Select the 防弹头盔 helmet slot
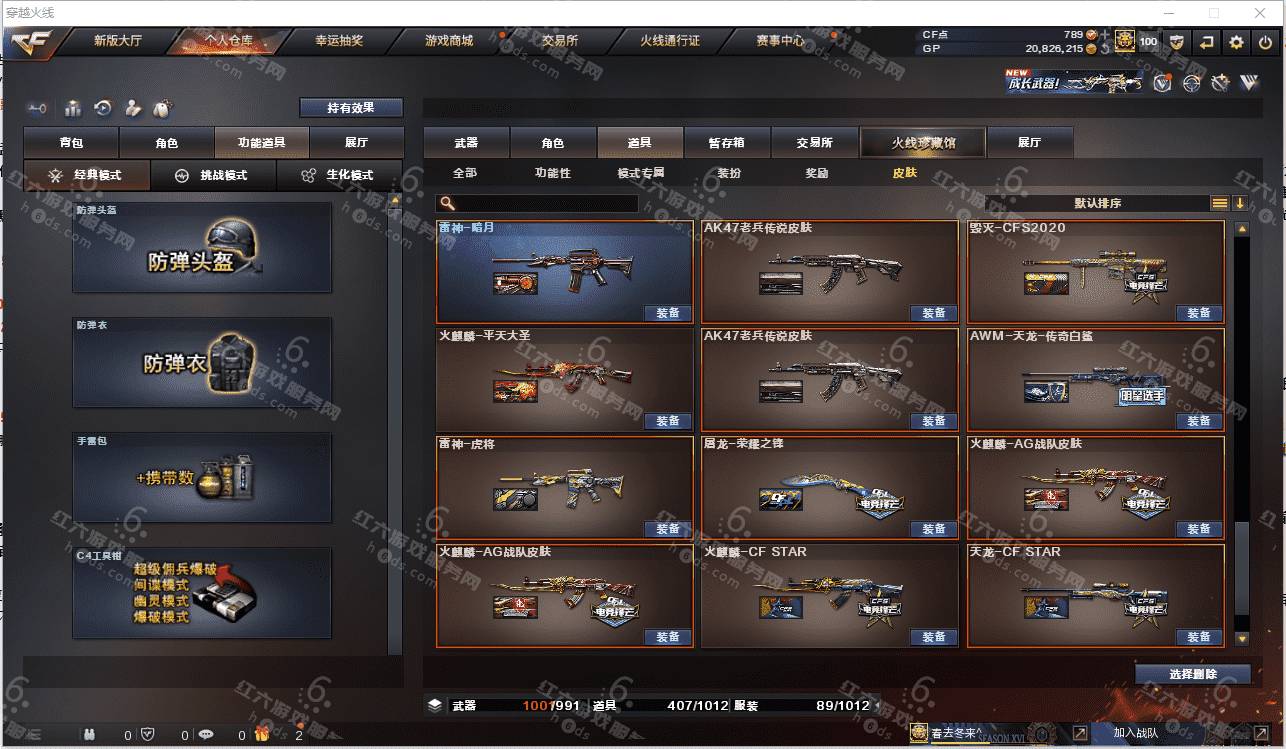This screenshot has width=1286, height=749. click(202, 248)
